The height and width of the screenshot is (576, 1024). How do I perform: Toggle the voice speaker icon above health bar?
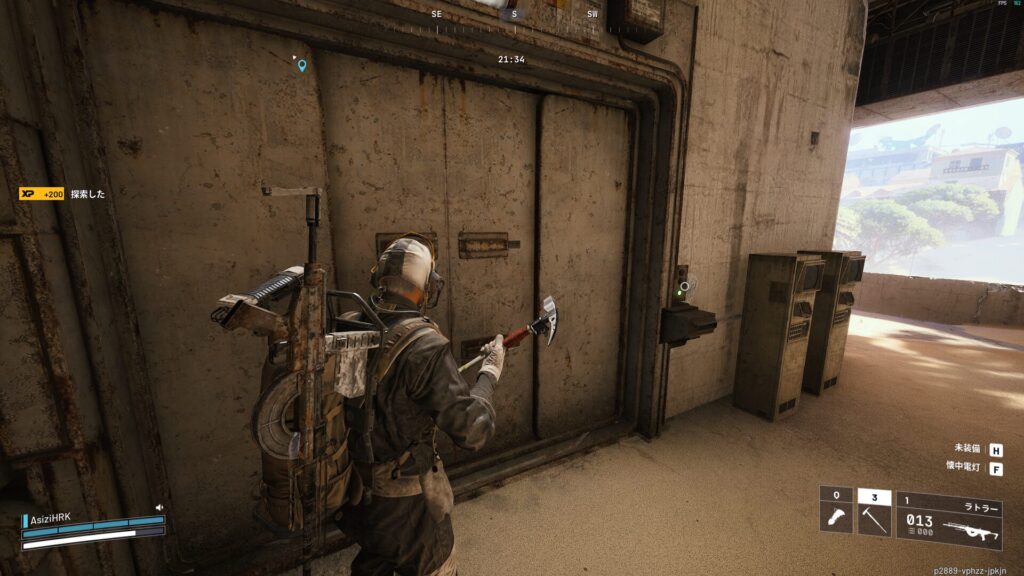pyautogui.click(x=159, y=508)
